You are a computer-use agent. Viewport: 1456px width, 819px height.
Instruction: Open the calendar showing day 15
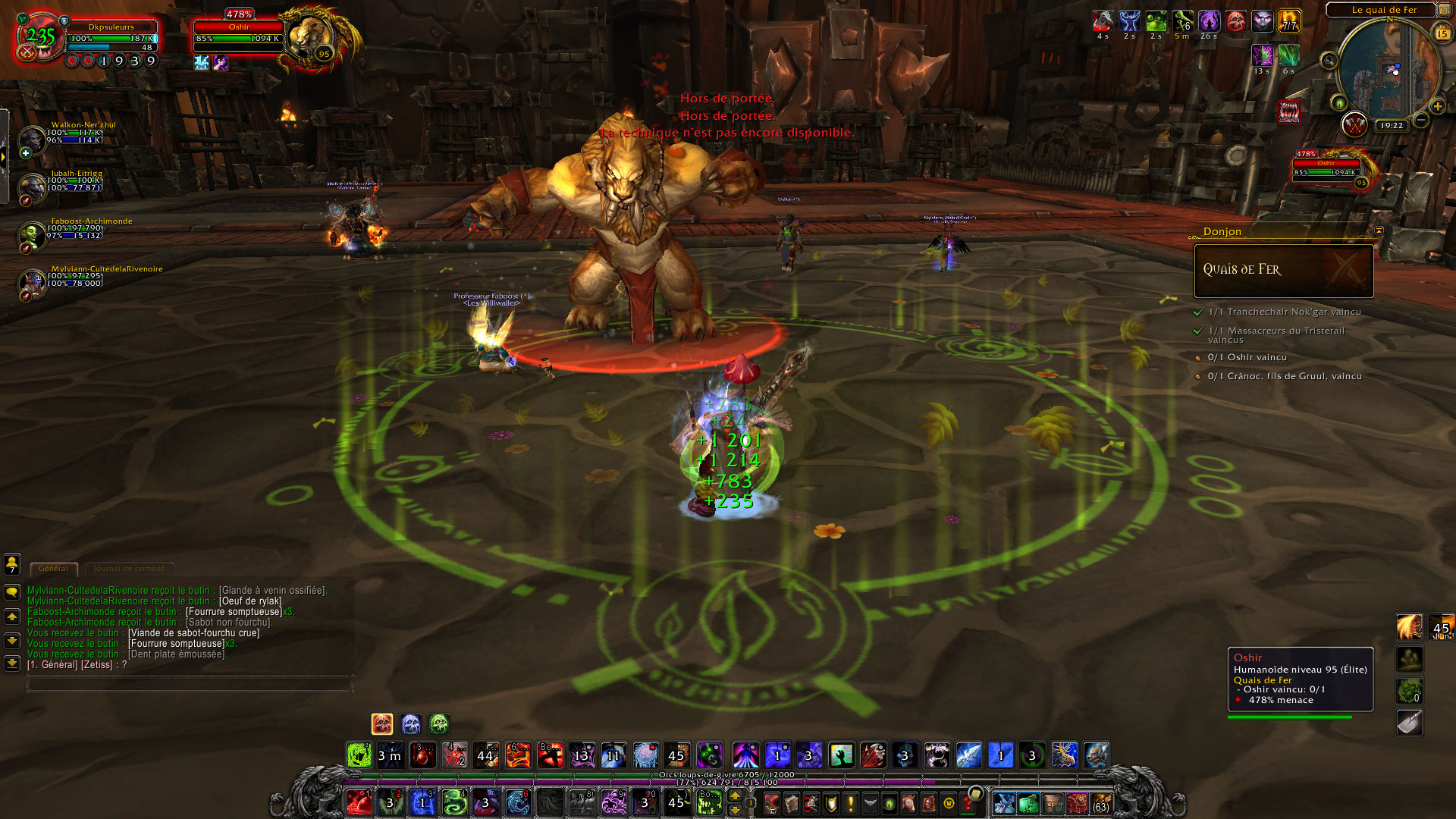click(1442, 33)
